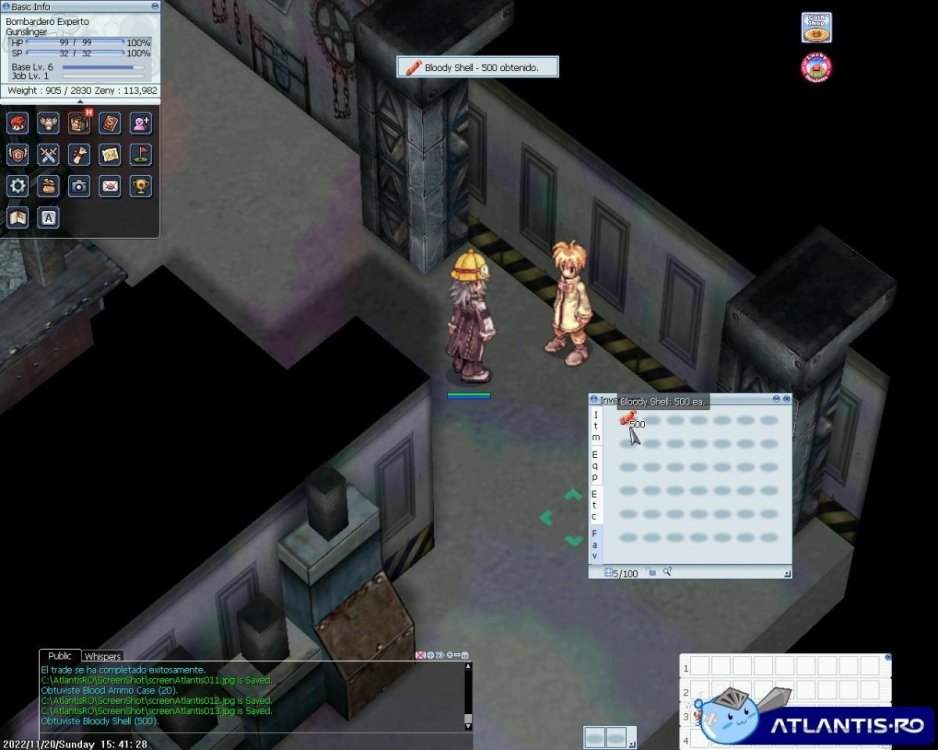Open the gear settings icon

17,185
